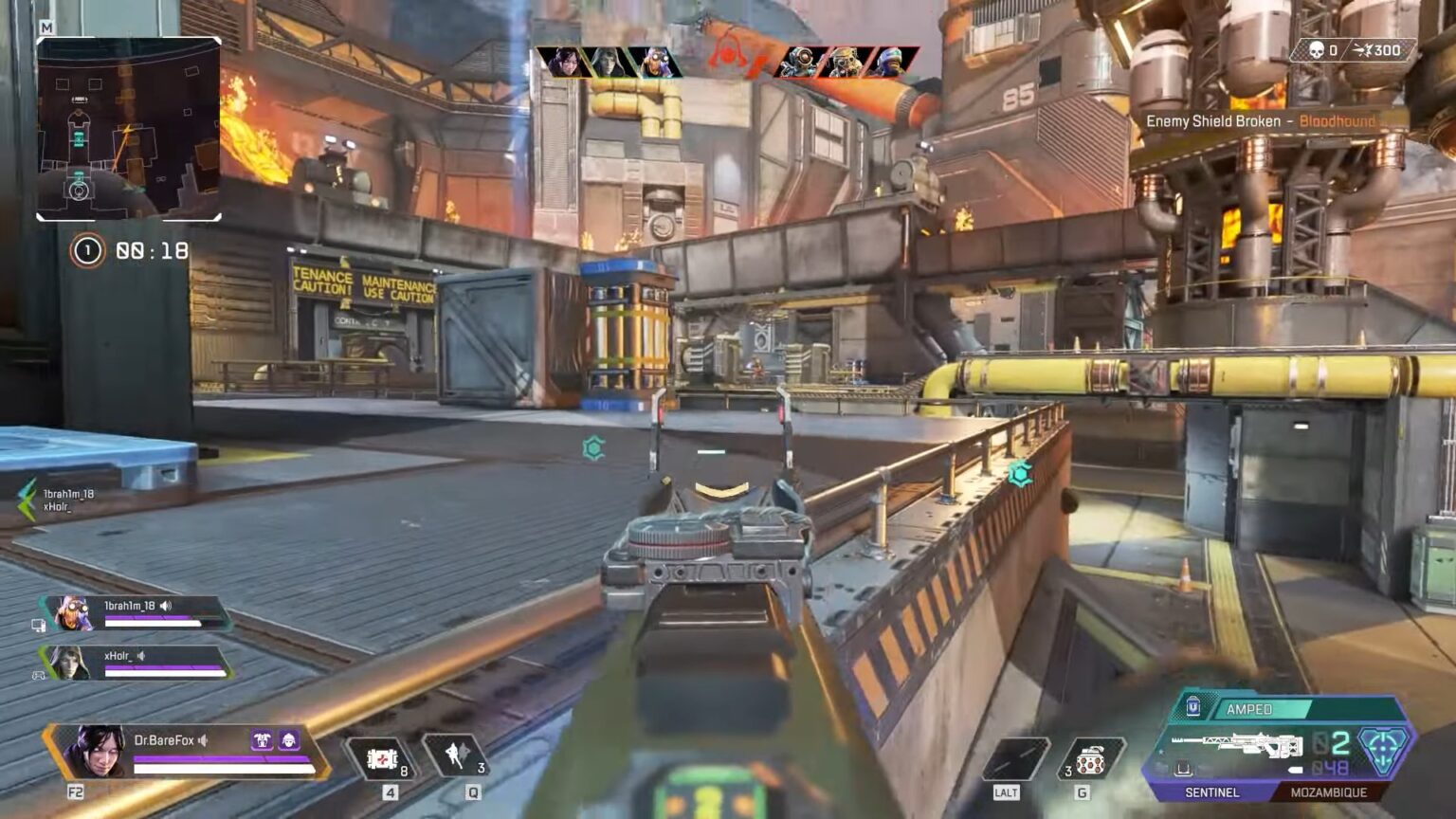
Task: Select the Sentinel weapon tab
Action: pos(1211,792)
